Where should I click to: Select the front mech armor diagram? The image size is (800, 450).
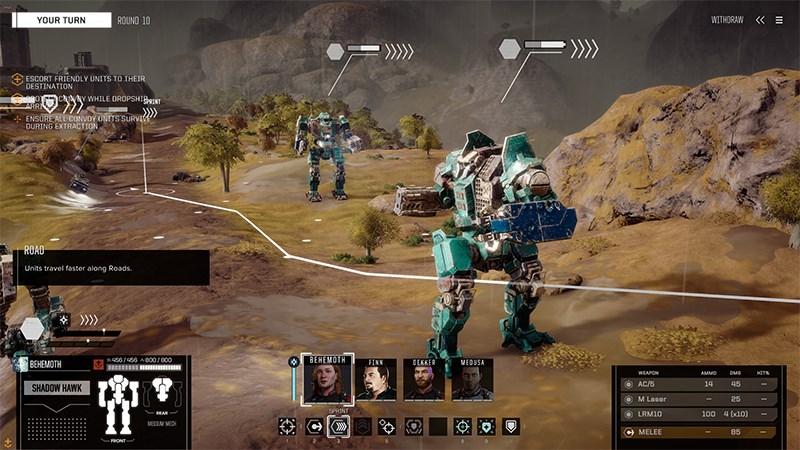click(118, 405)
